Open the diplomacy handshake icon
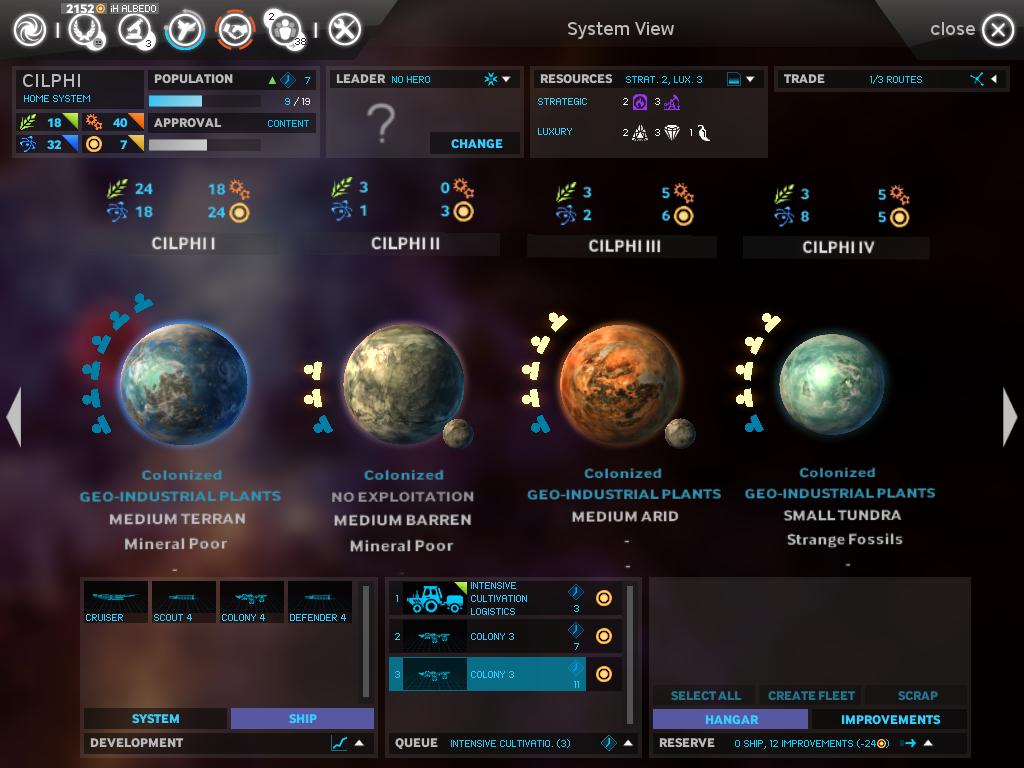 235,30
